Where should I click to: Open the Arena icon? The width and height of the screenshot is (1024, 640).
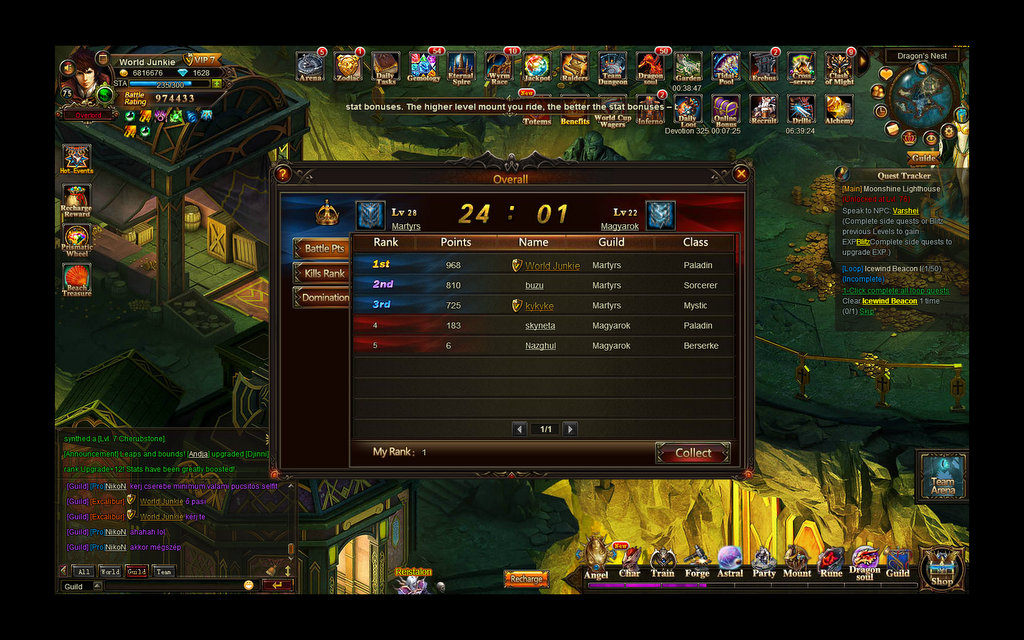310,67
